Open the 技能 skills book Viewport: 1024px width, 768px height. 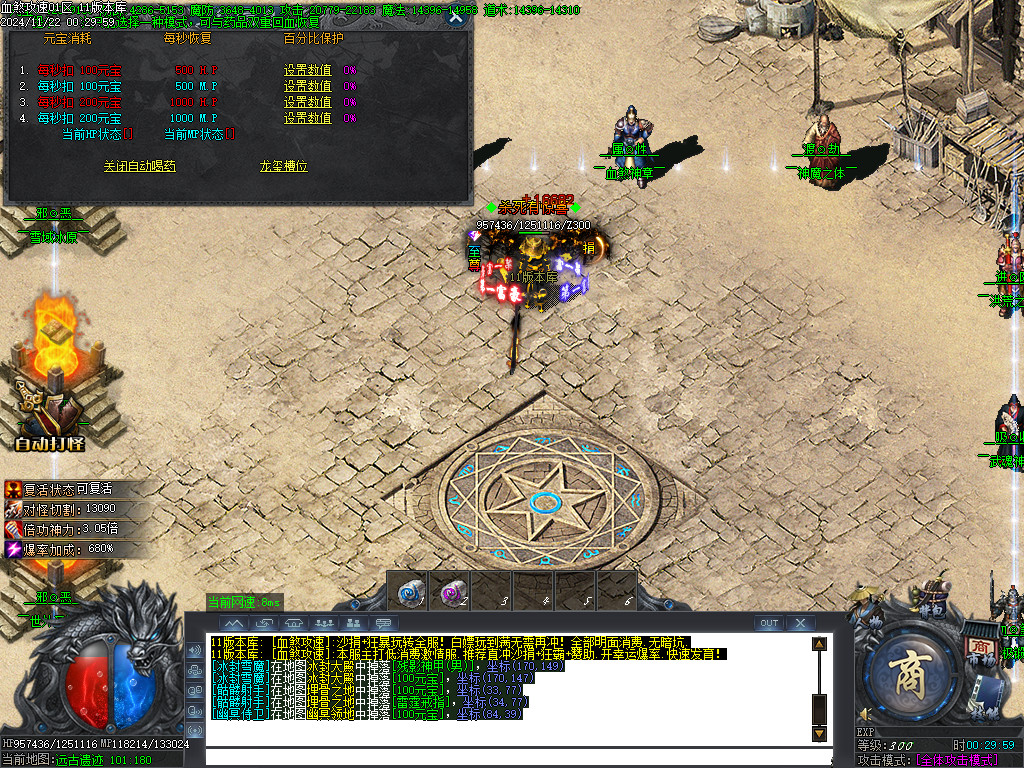pyautogui.click(x=985, y=697)
